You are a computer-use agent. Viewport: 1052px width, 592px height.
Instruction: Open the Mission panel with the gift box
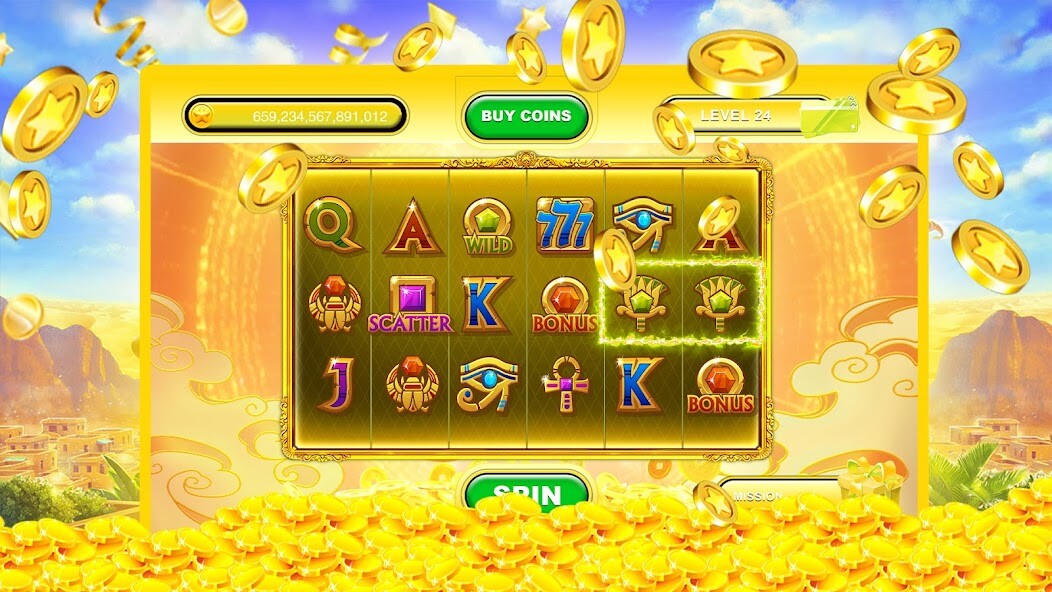790,492
